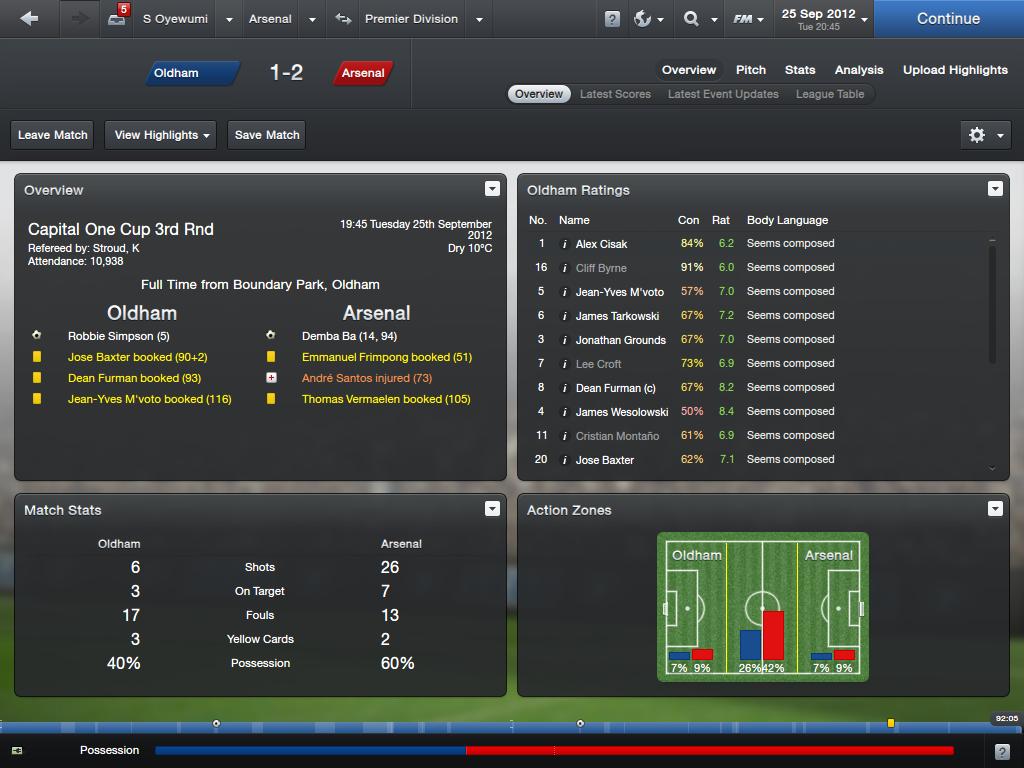Click the magnifying glass search icon

pyautogui.click(x=691, y=19)
